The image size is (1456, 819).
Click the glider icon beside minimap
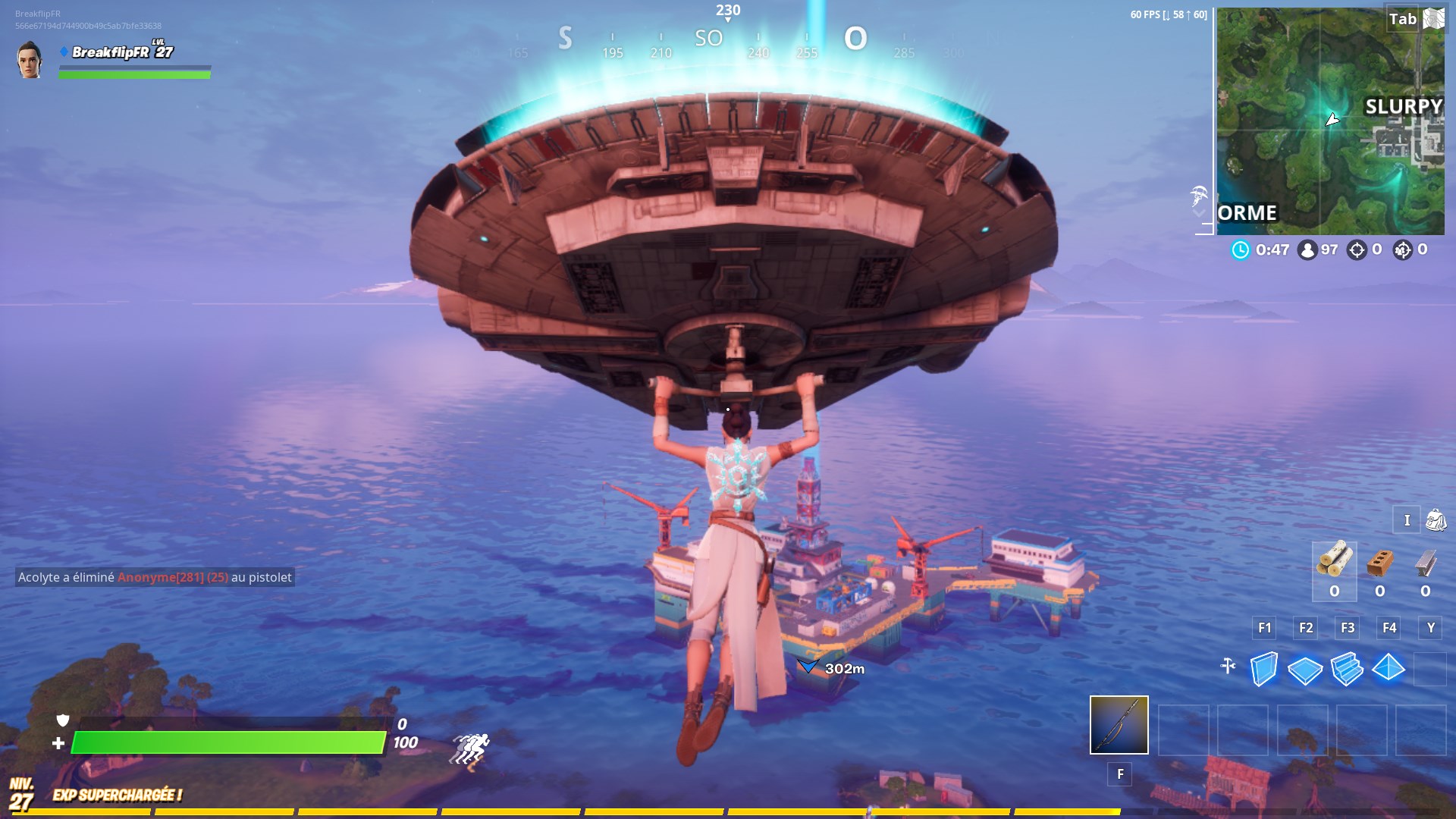(x=1199, y=197)
